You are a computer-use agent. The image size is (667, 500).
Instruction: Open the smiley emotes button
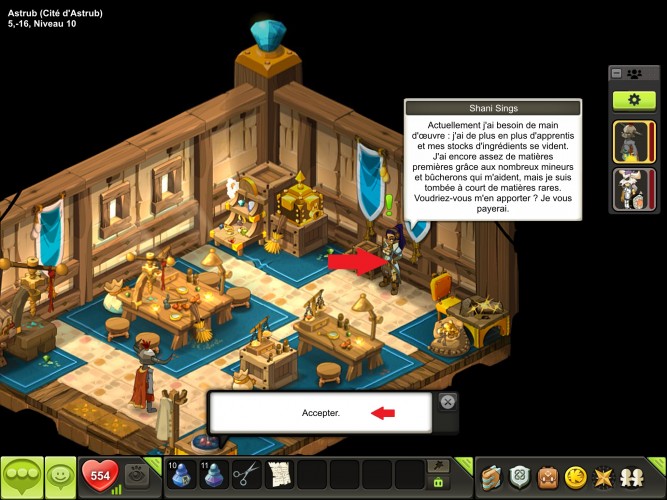61,477
